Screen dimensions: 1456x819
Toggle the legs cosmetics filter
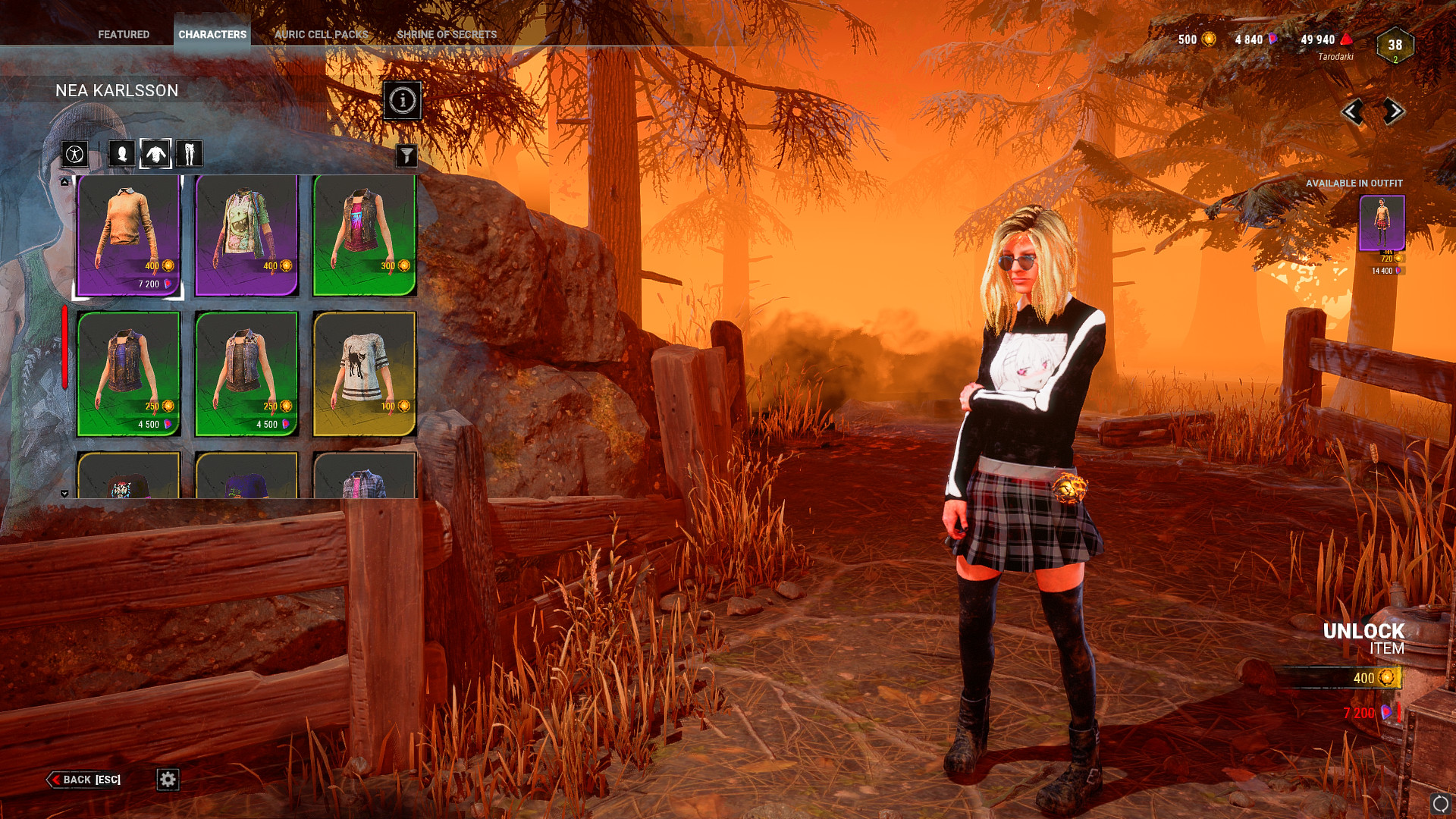click(190, 153)
